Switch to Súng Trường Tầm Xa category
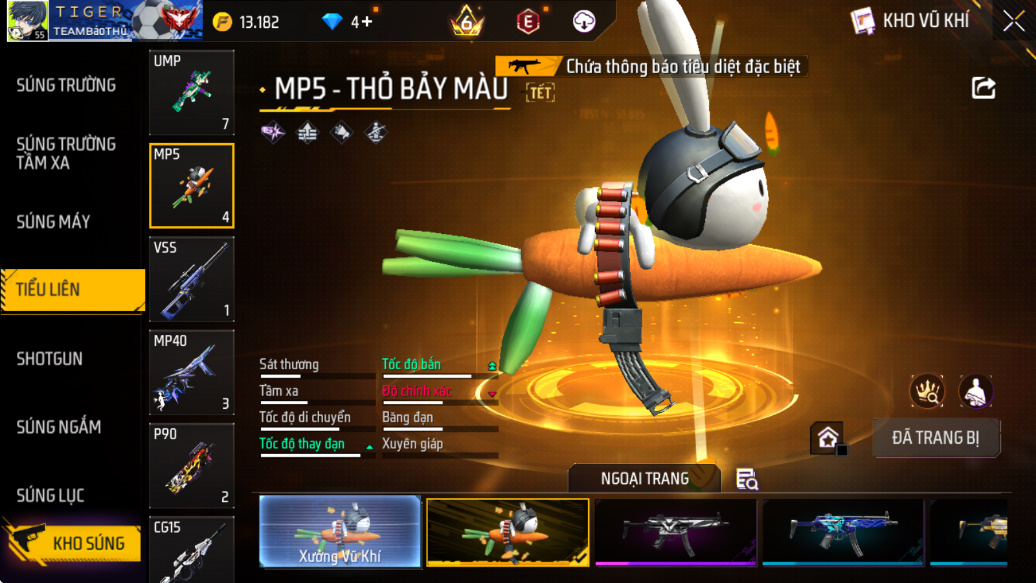 click(x=66, y=153)
